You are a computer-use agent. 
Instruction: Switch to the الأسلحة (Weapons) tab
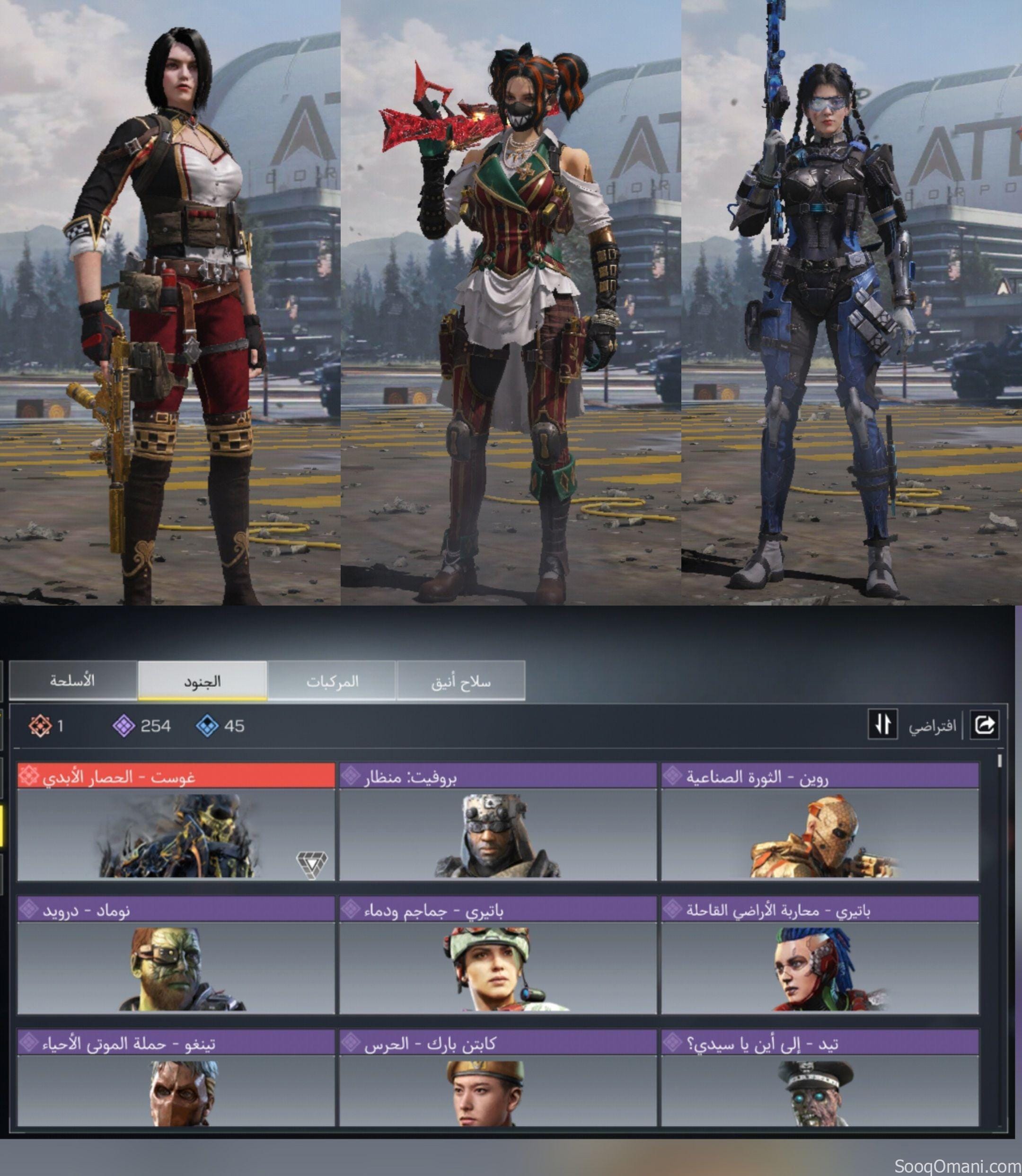[72, 681]
